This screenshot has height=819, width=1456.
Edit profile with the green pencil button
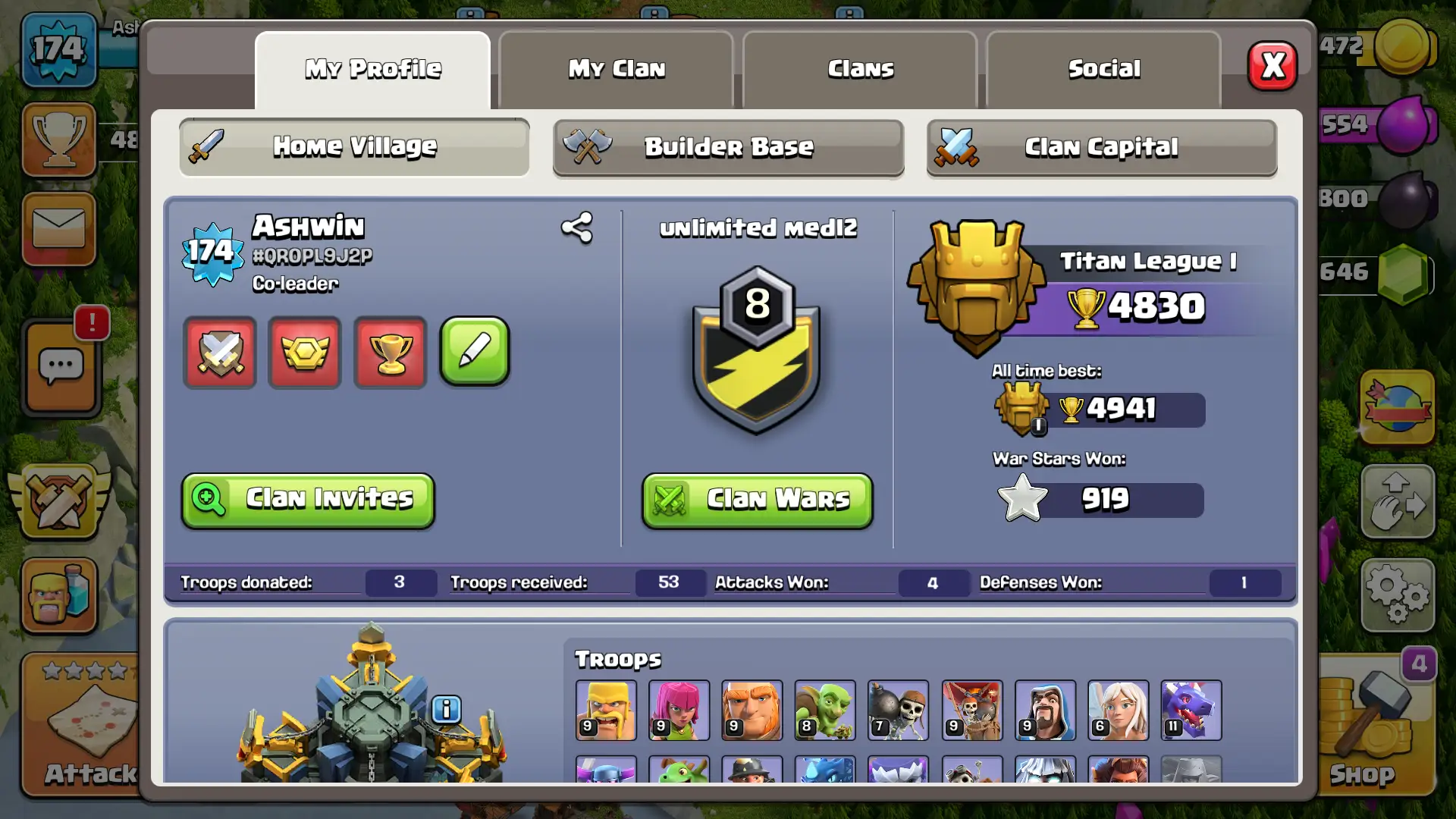point(475,351)
